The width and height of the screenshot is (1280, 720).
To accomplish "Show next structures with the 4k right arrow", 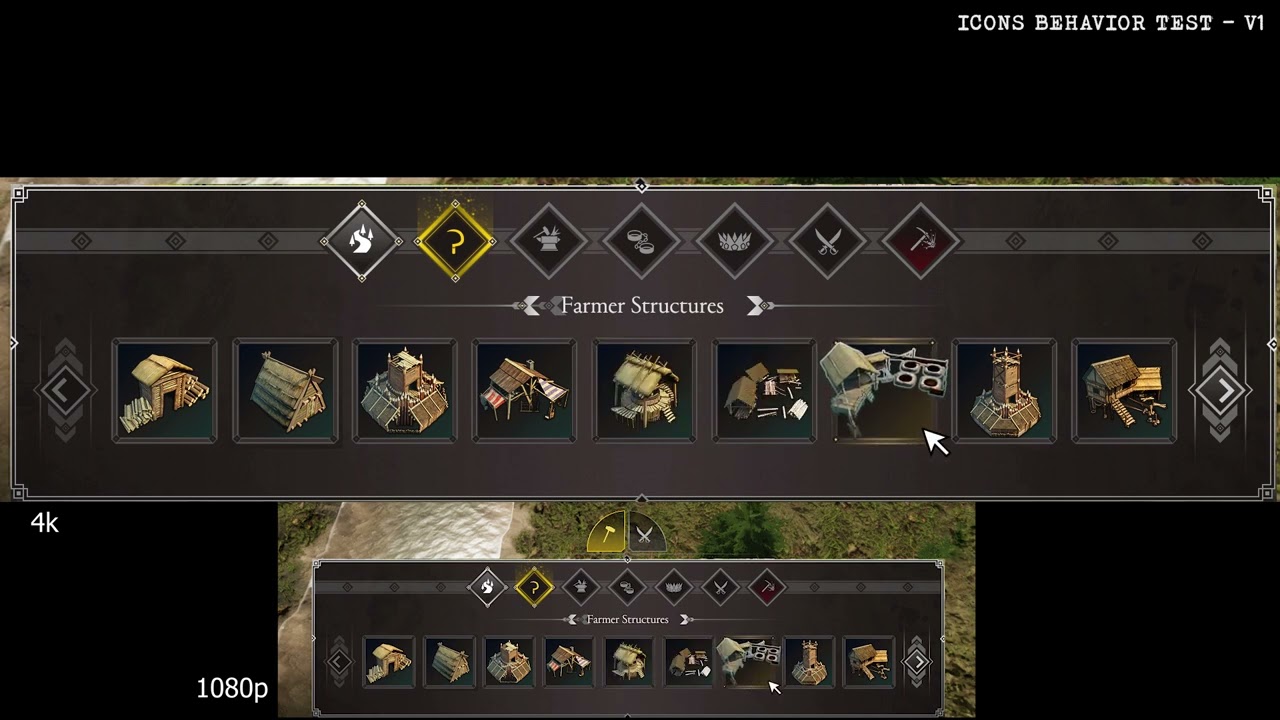I will click(x=1220, y=391).
